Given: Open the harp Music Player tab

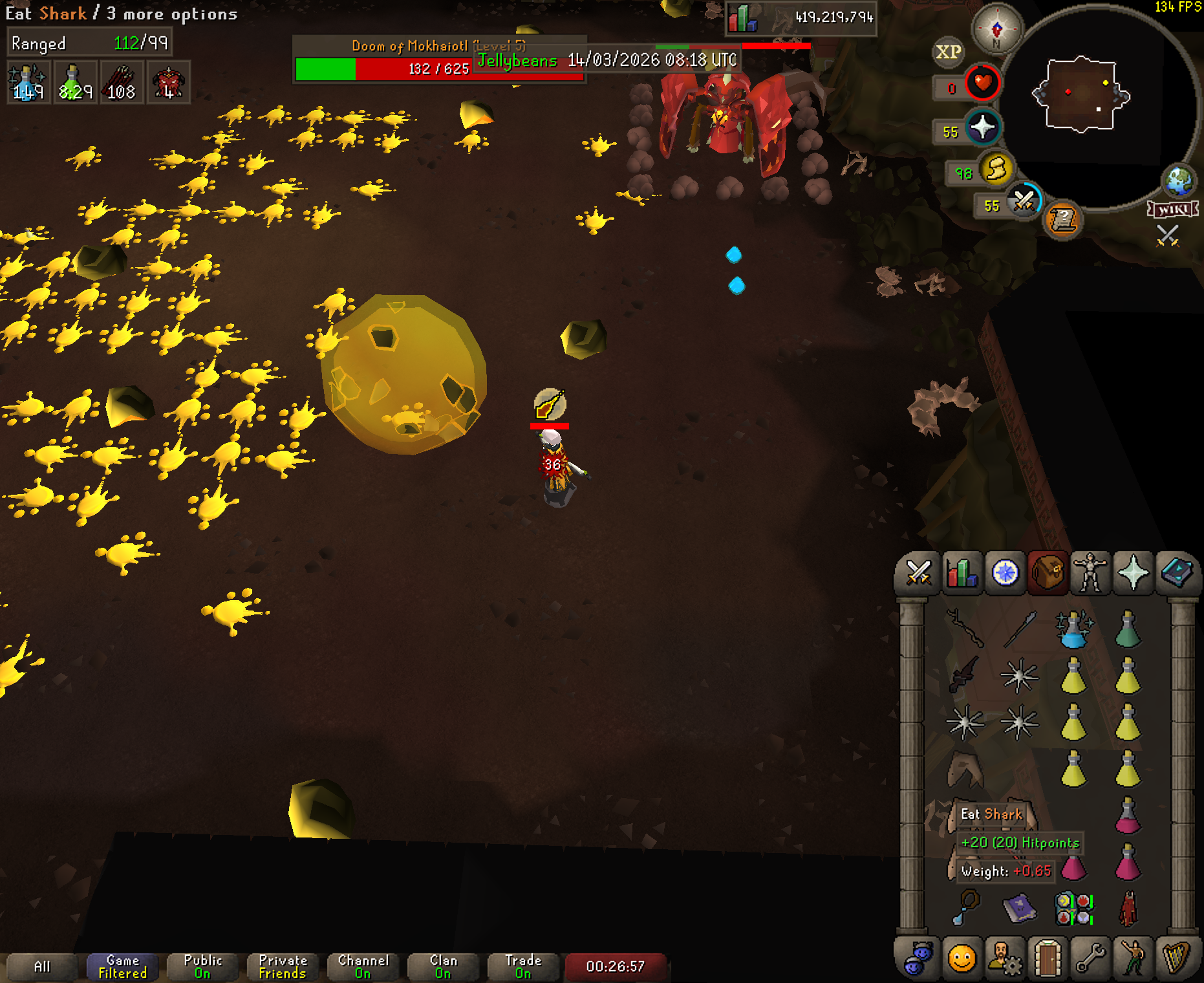Looking at the screenshot, I should point(1177,958).
